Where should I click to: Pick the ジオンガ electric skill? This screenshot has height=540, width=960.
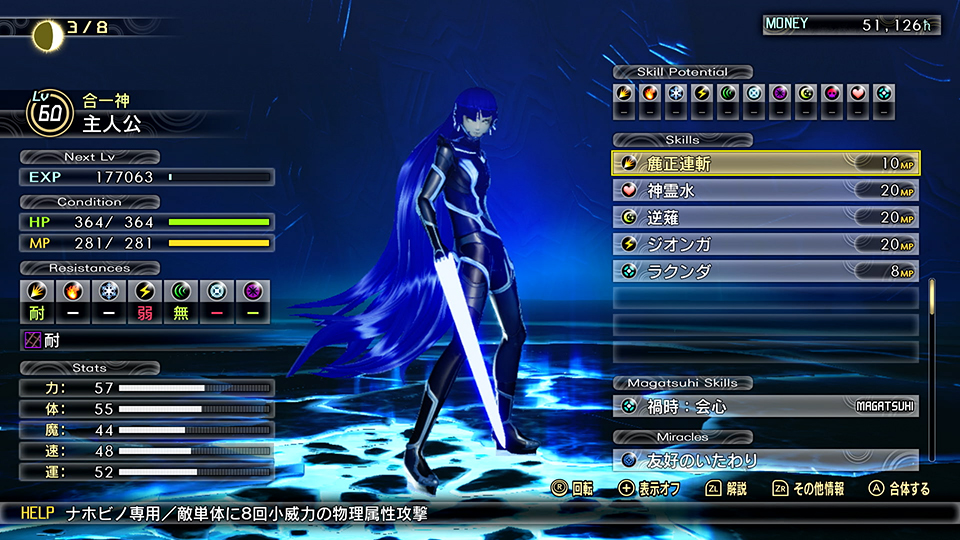pos(765,245)
